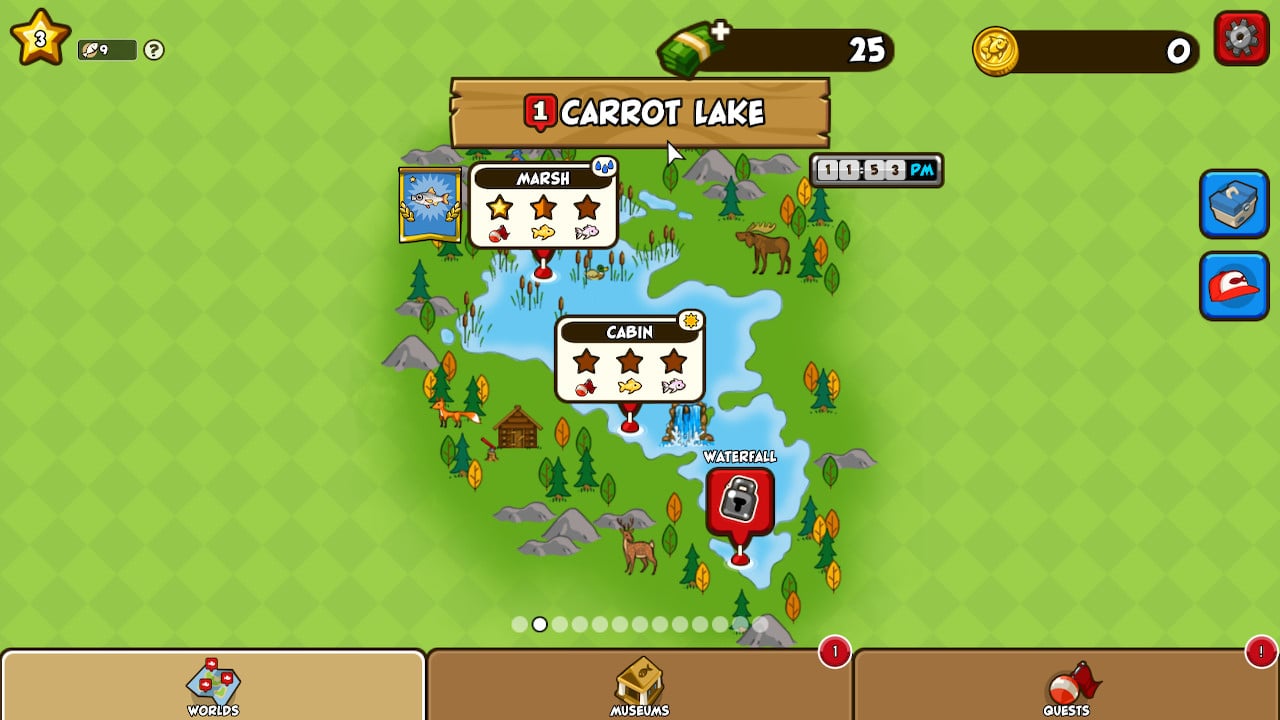Open the tackle box panel
Image resolution: width=1280 pixels, height=720 pixels.
pos(1233,206)
